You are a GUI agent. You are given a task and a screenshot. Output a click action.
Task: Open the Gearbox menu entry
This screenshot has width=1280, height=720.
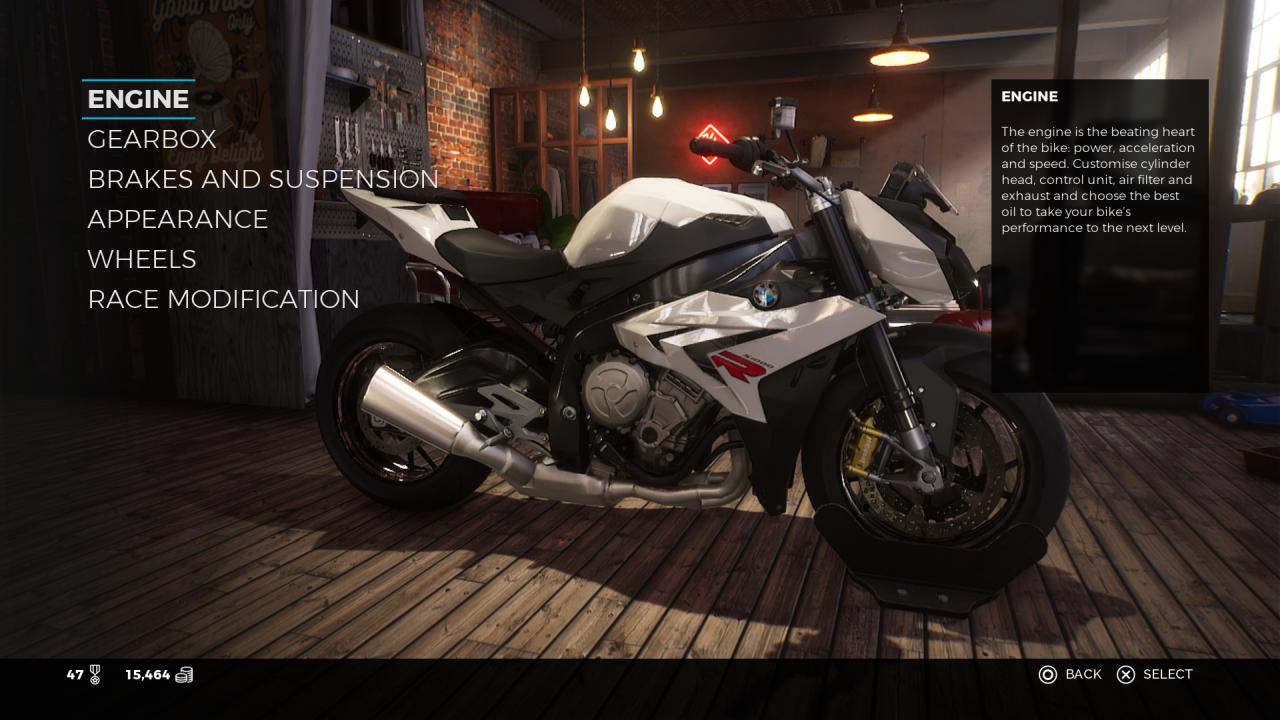tap(152, 139)
